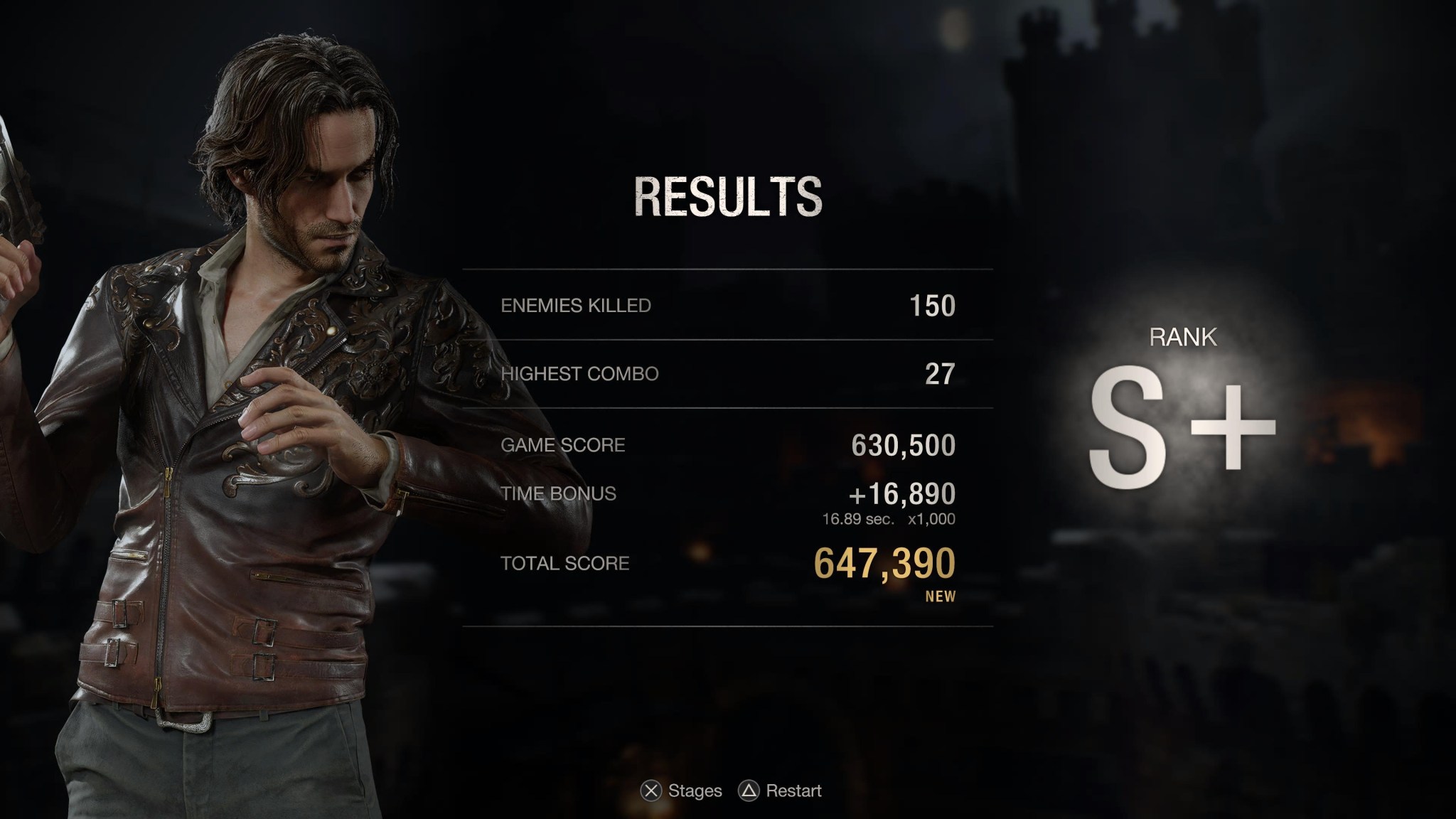This screenshot has width=1456, height=819.
Task: Click the character portrait on the left
Action: tap(284, 355)
